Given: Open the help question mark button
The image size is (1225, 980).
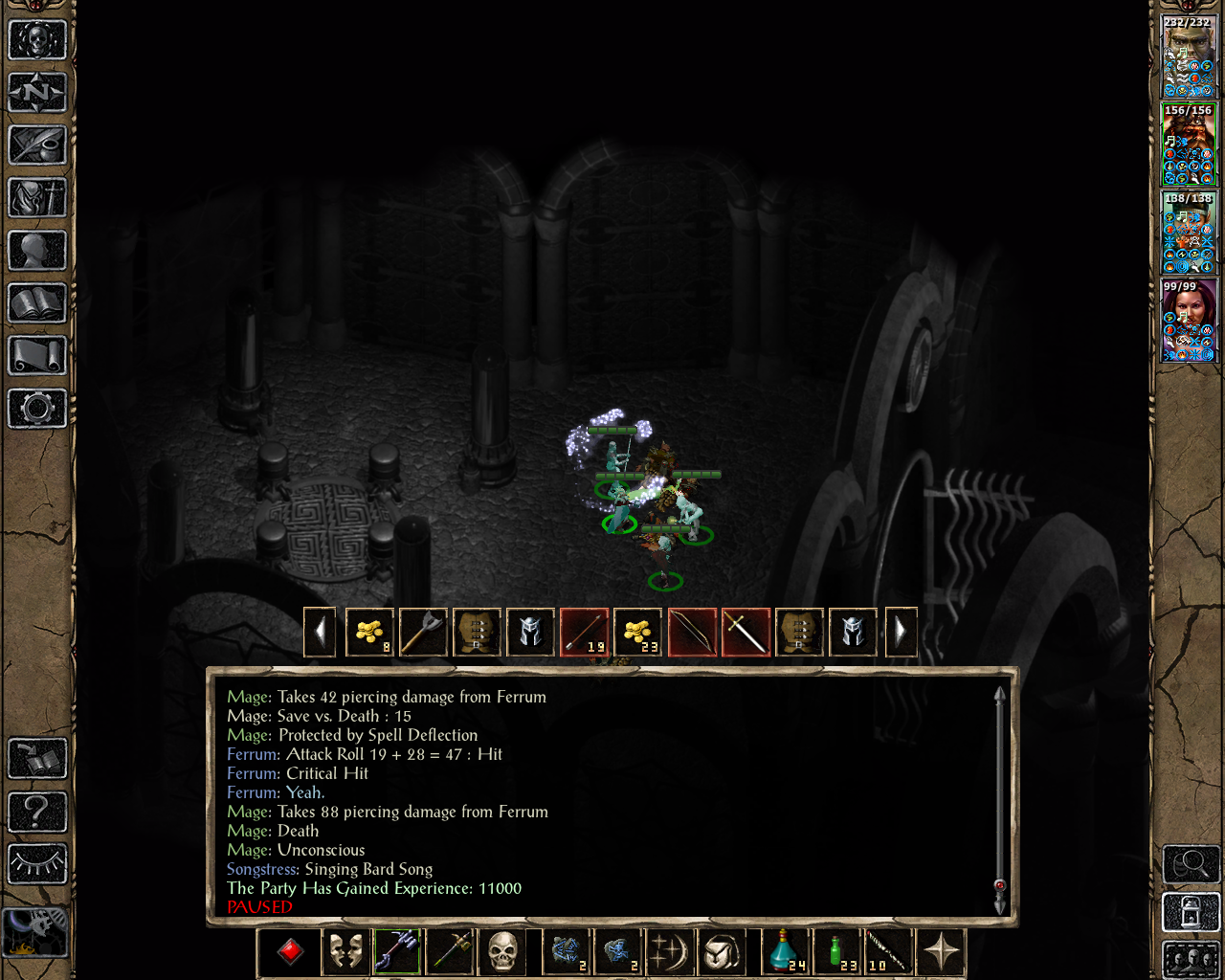Looking at the screenshot, I should (x=37, y=812).
